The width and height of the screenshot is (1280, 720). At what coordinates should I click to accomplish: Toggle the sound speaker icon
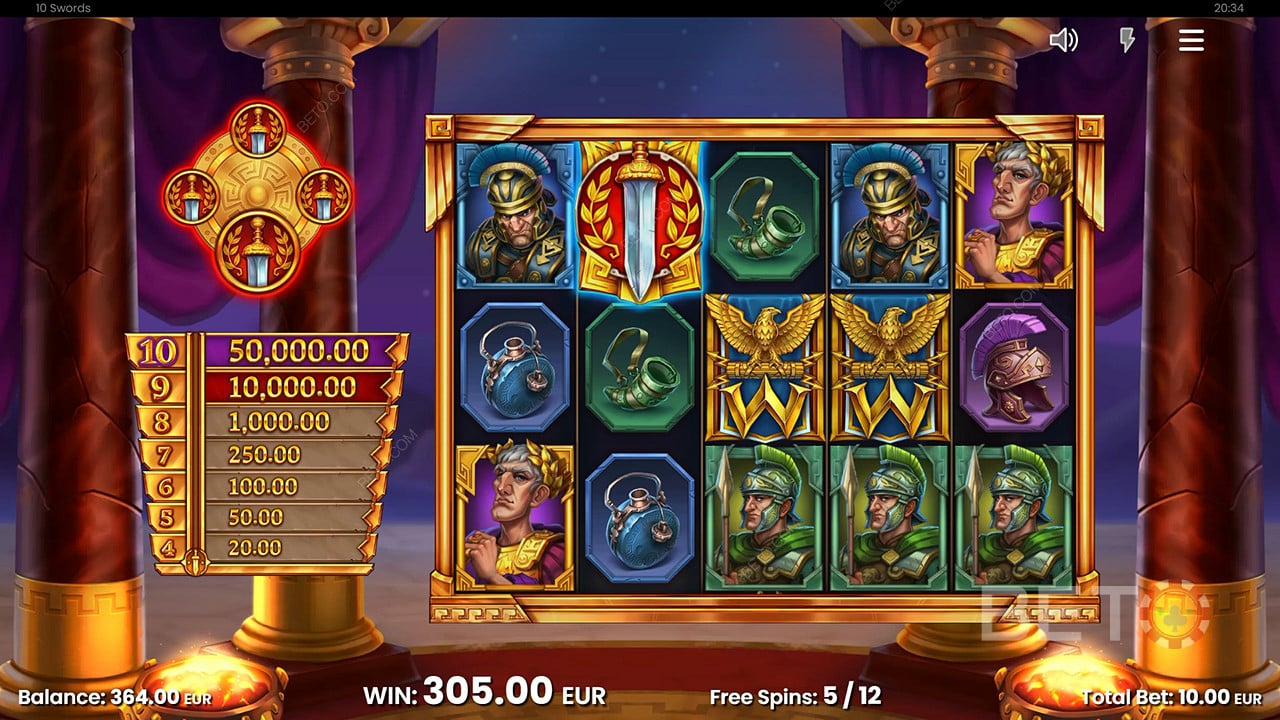pos(1063,40)
